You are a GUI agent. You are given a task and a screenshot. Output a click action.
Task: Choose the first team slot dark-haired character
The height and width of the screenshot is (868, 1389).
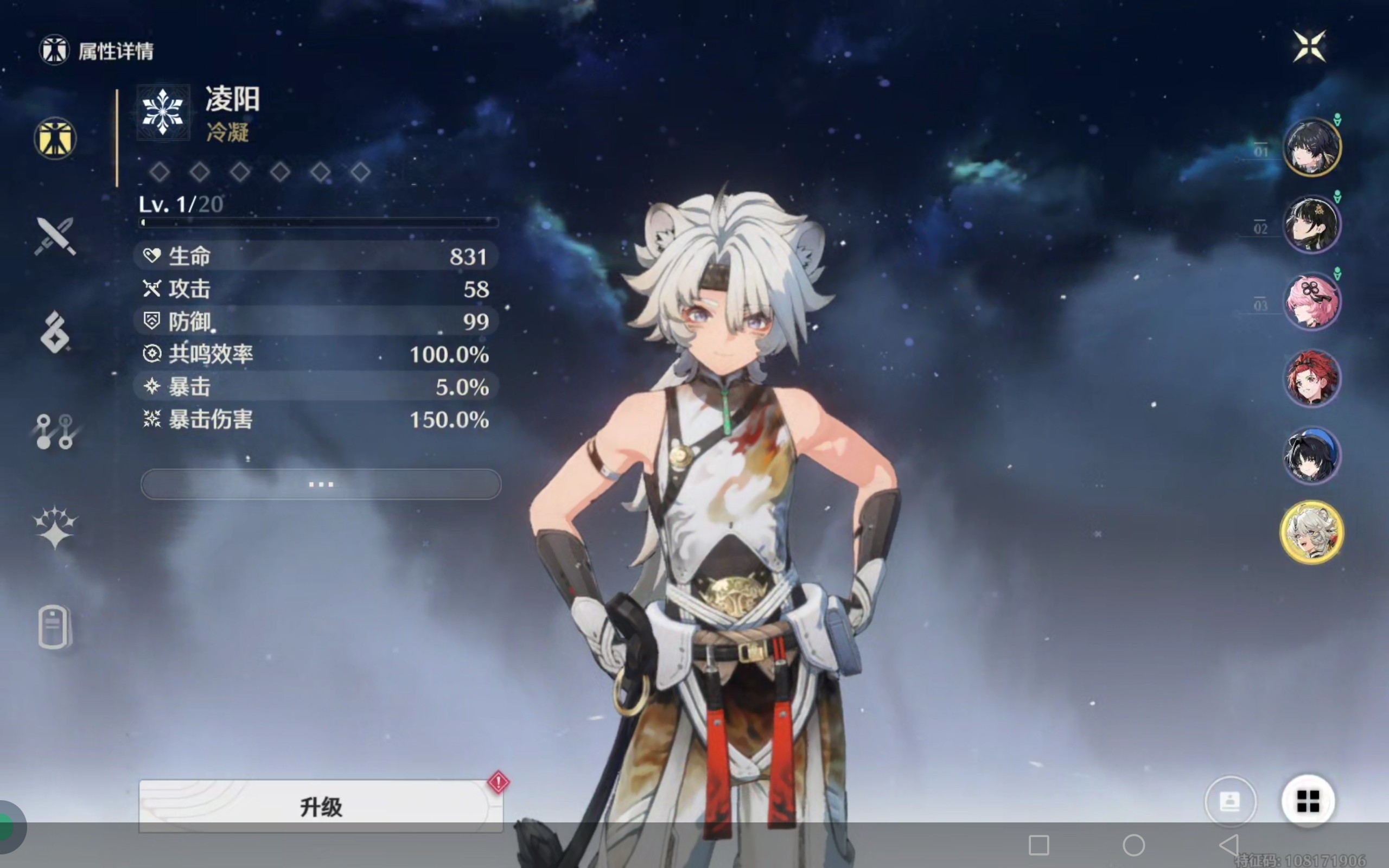tap(1312, 147)
